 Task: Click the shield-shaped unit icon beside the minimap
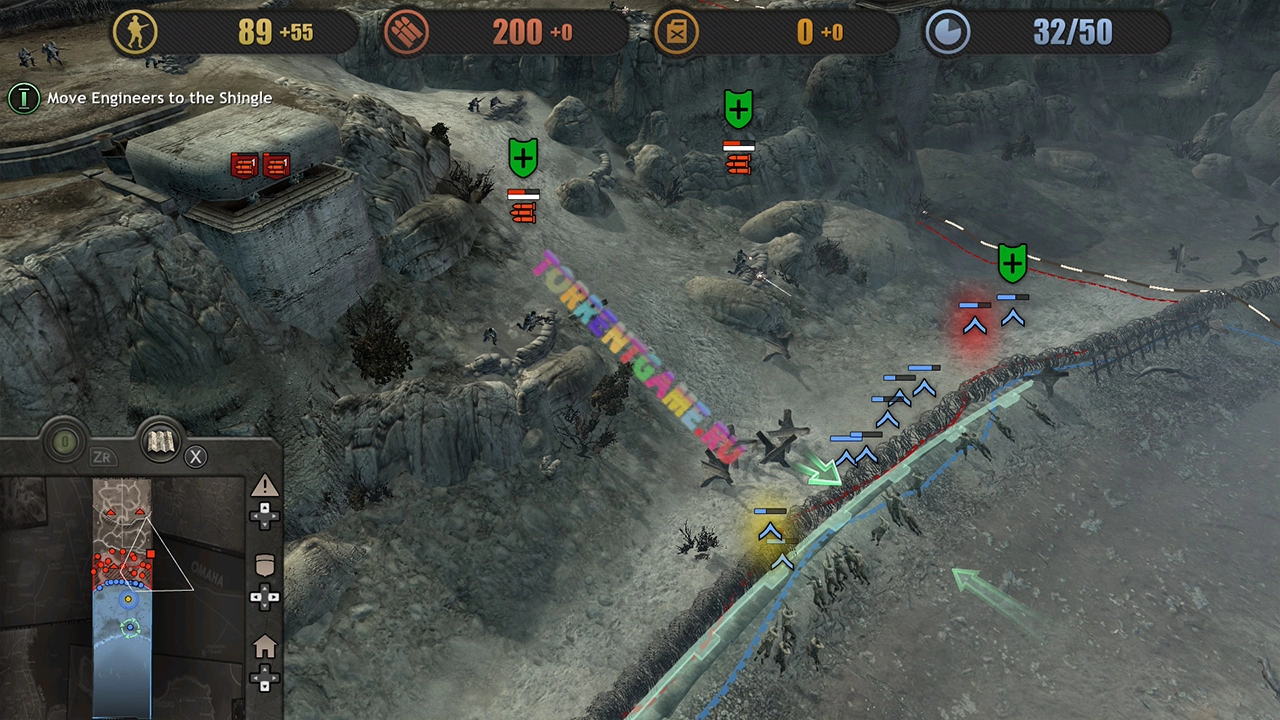point(264,565)
